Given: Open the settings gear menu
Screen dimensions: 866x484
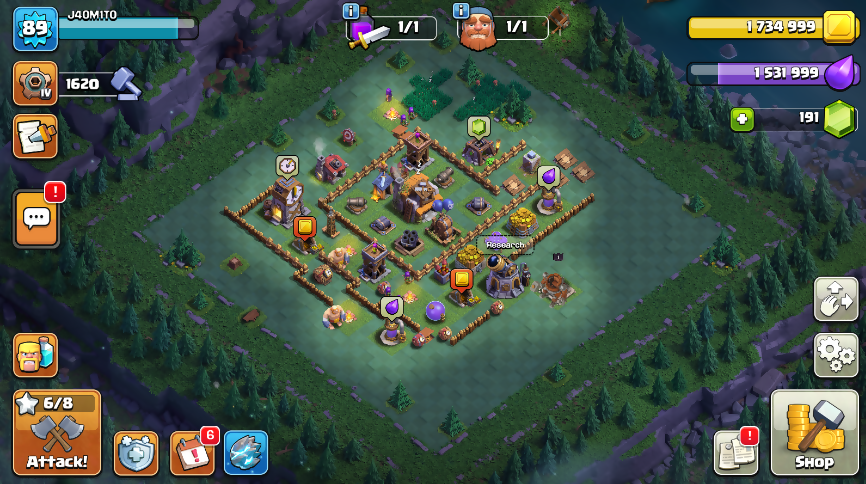Looking at the screenshot, I should coord(835,355).
